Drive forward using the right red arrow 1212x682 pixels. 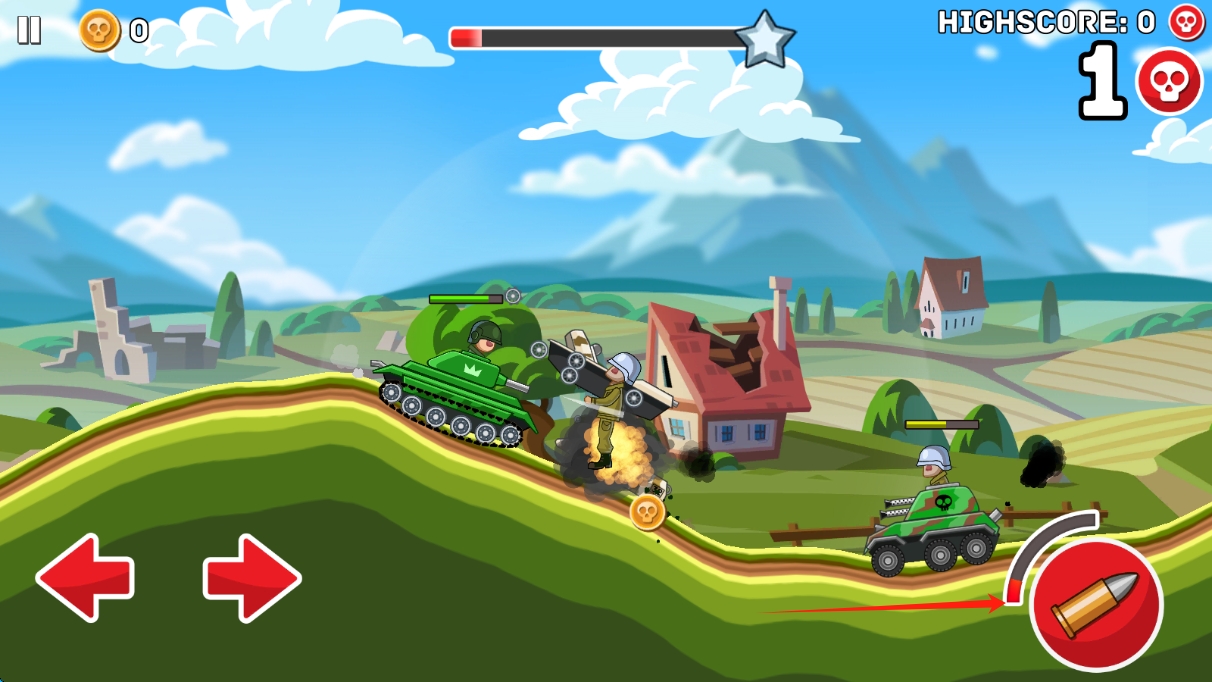tap(252, 577)
